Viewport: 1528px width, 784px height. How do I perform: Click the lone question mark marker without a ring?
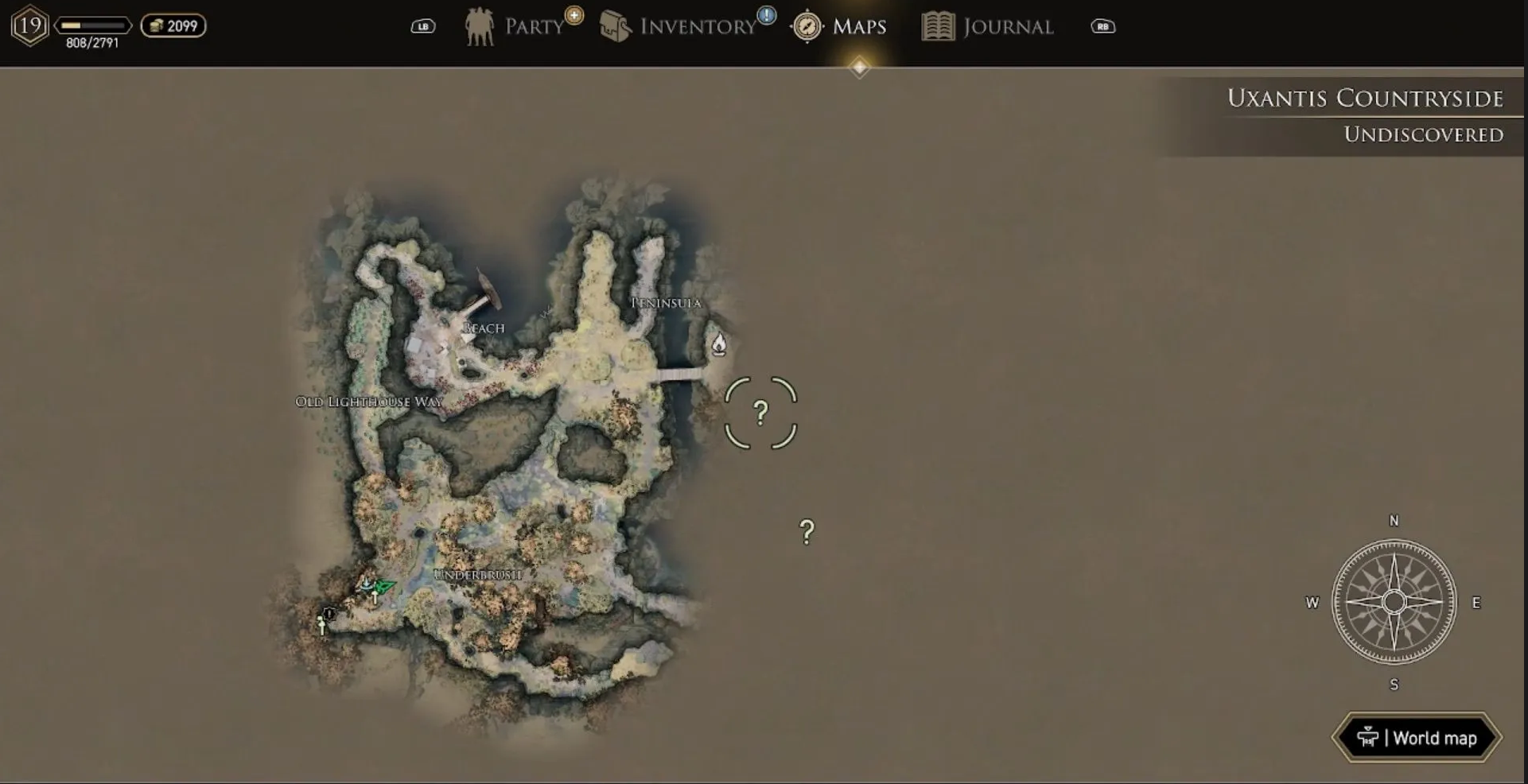(807, 532)
